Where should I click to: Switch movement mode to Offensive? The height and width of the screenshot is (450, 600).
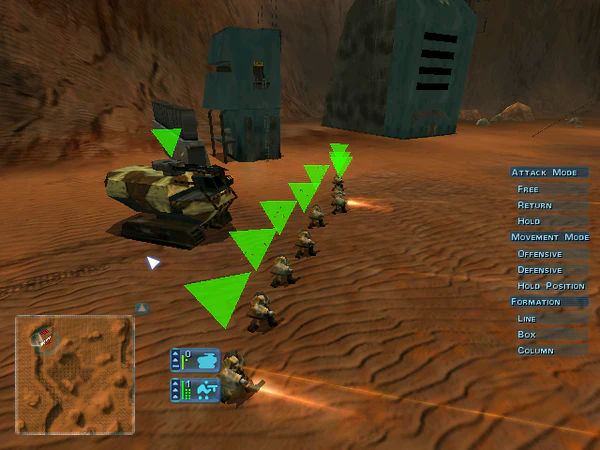click(540, 254)
